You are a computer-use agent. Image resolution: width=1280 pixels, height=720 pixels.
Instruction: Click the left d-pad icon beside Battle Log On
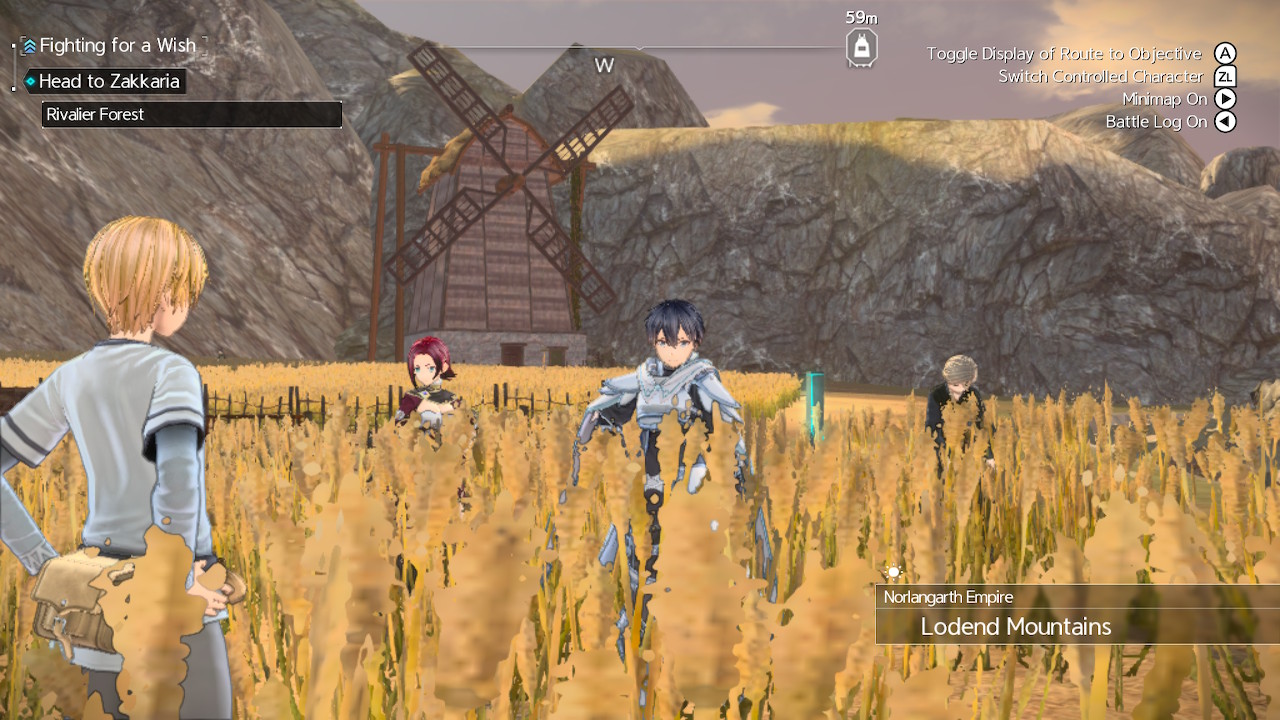[x=1224, y=121]
